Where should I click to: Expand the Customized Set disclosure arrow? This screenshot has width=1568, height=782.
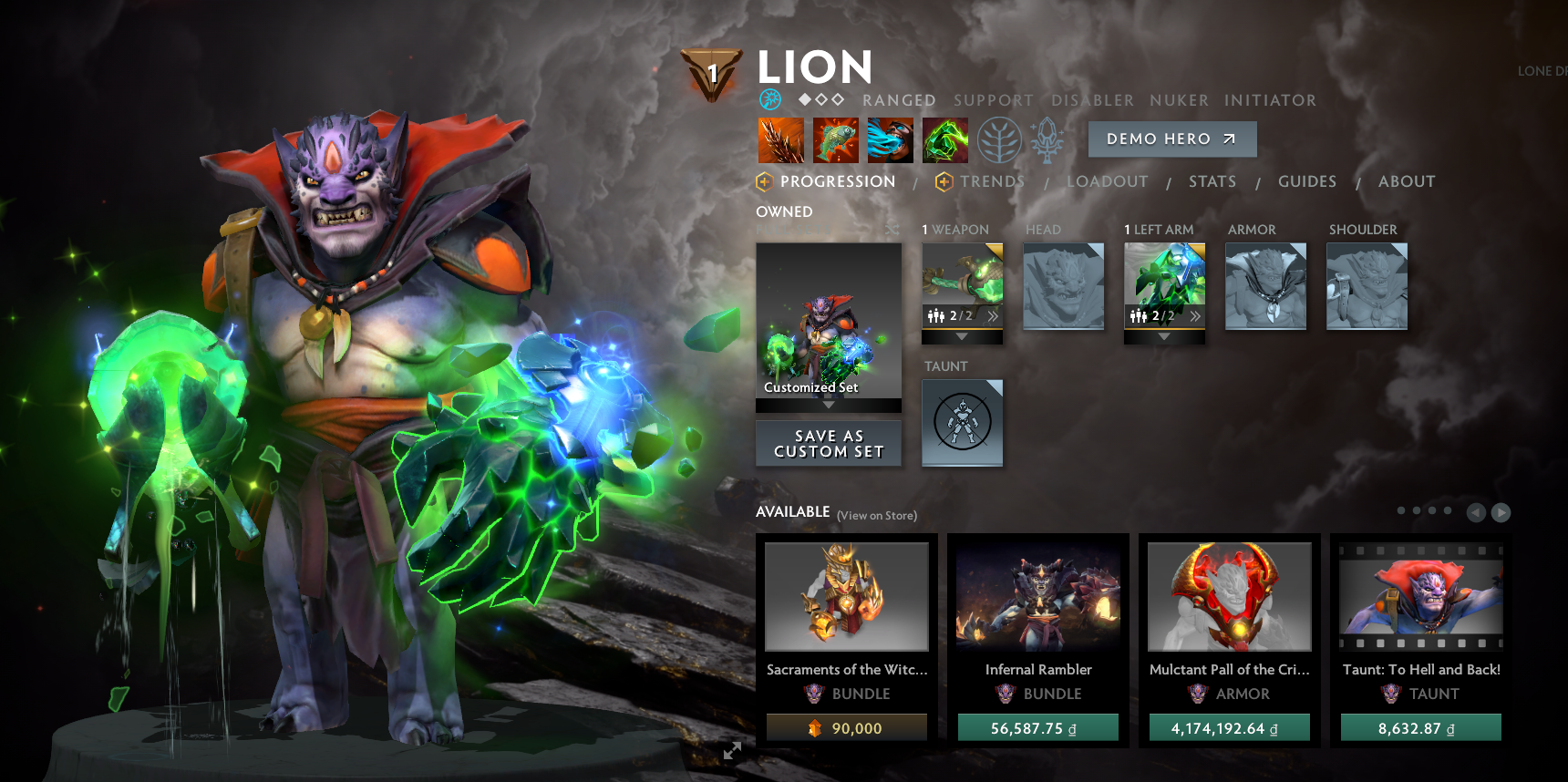click(829, 406)
